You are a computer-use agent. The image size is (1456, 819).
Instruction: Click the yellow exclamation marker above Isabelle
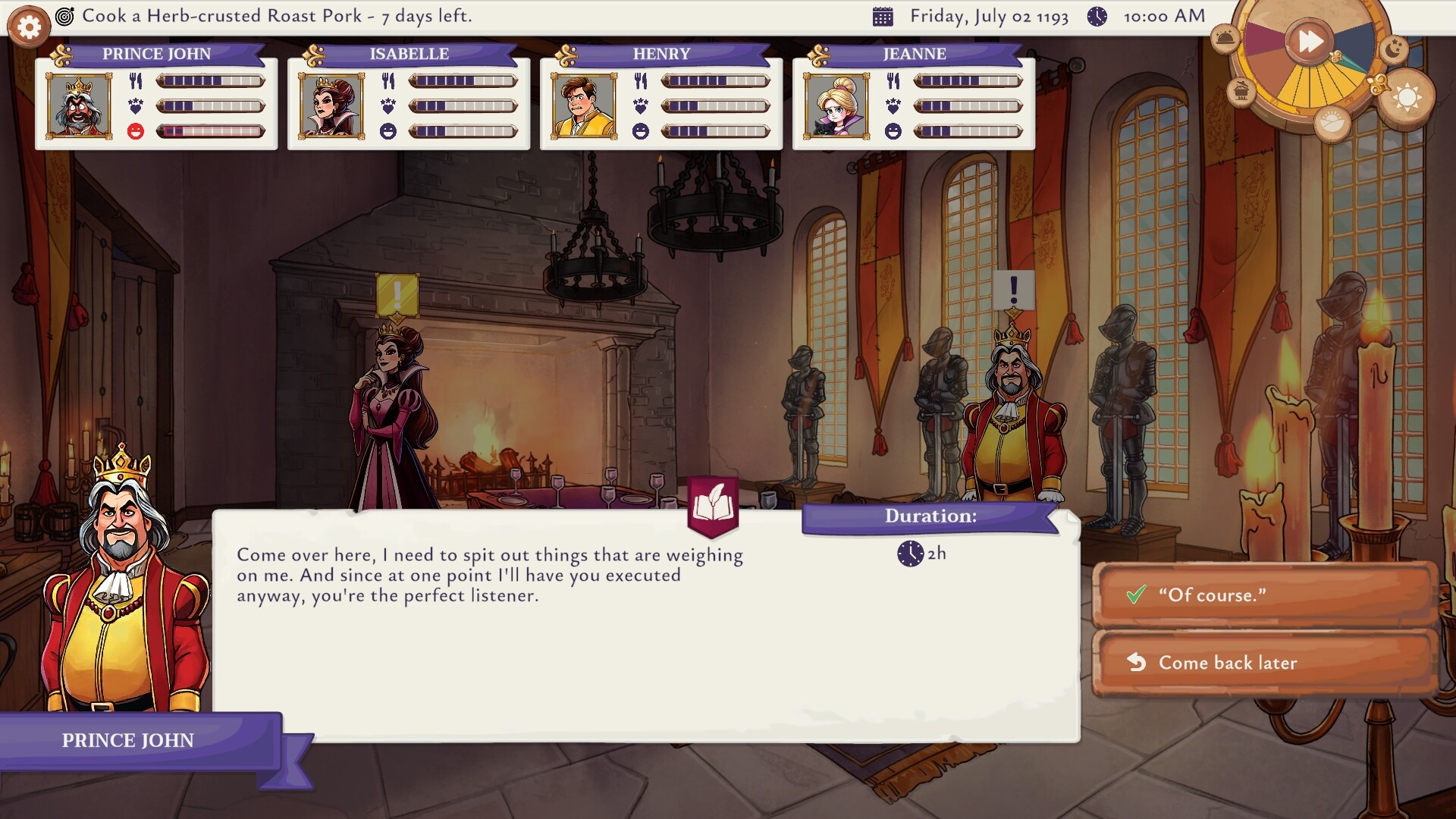pos(397,294)
